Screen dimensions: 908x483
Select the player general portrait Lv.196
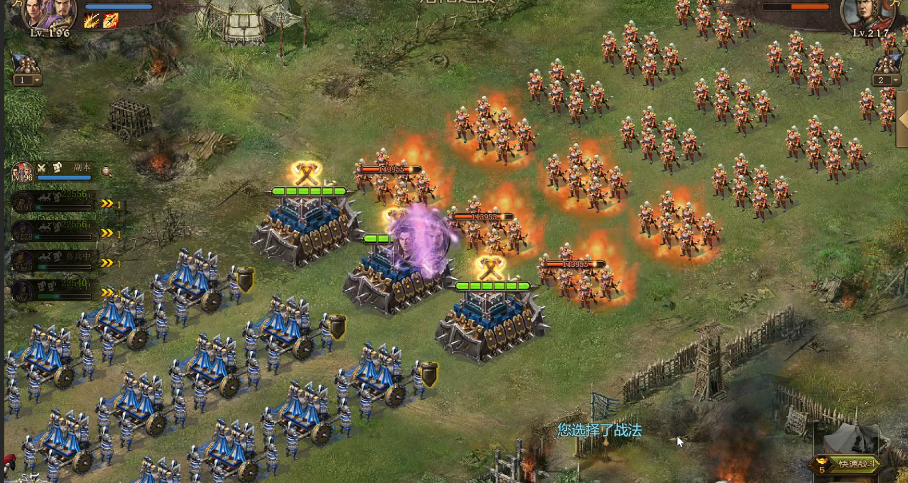50,14
